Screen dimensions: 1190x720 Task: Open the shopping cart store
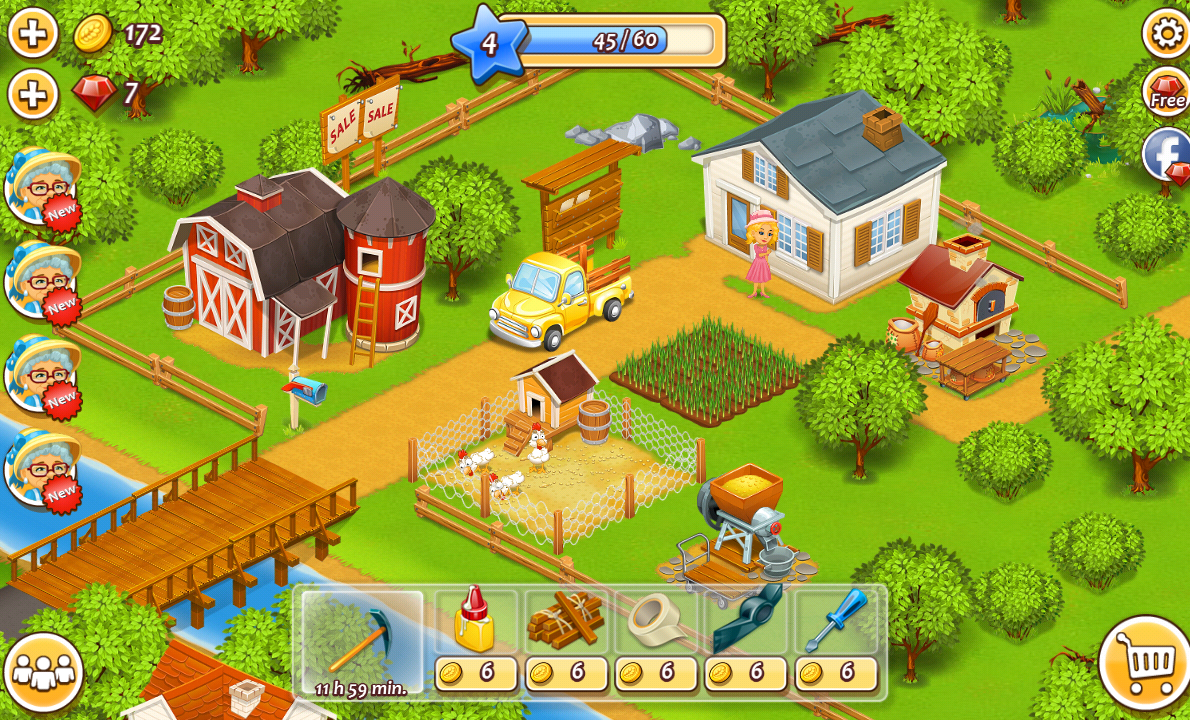coord(1145,662)
